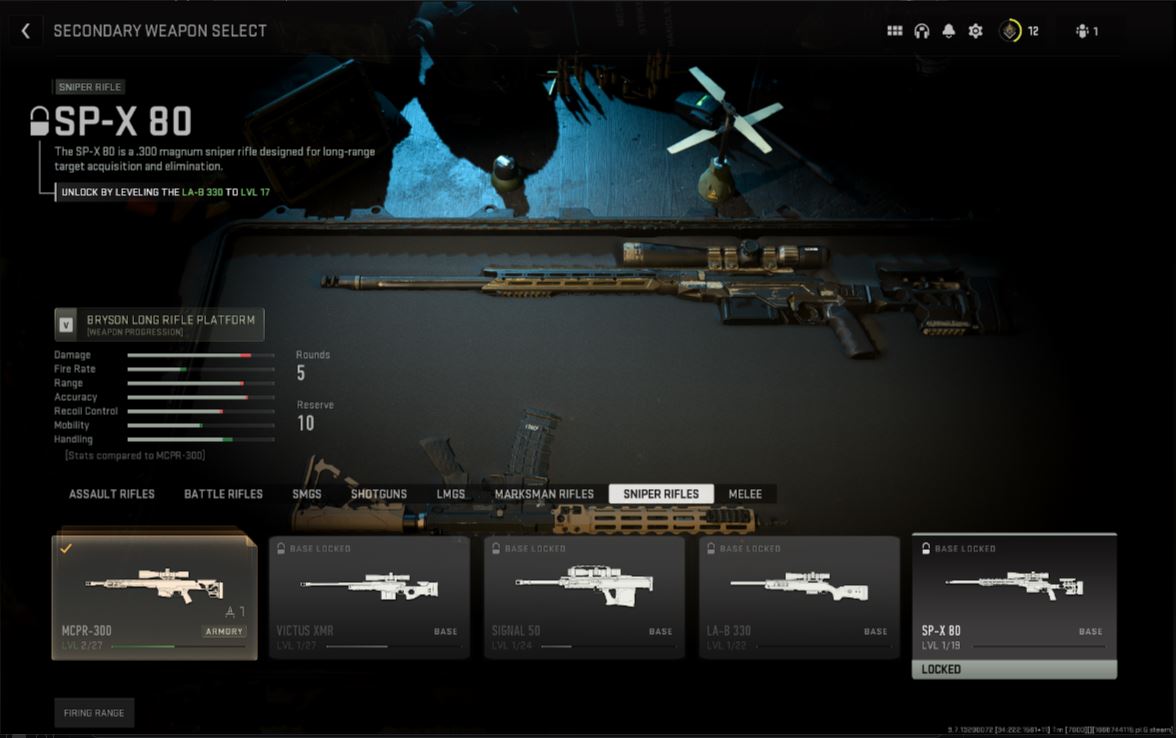Pick the Signal 50 weapon card
The width and height of the screenshot is (1176, 738).
coord(584,597)
